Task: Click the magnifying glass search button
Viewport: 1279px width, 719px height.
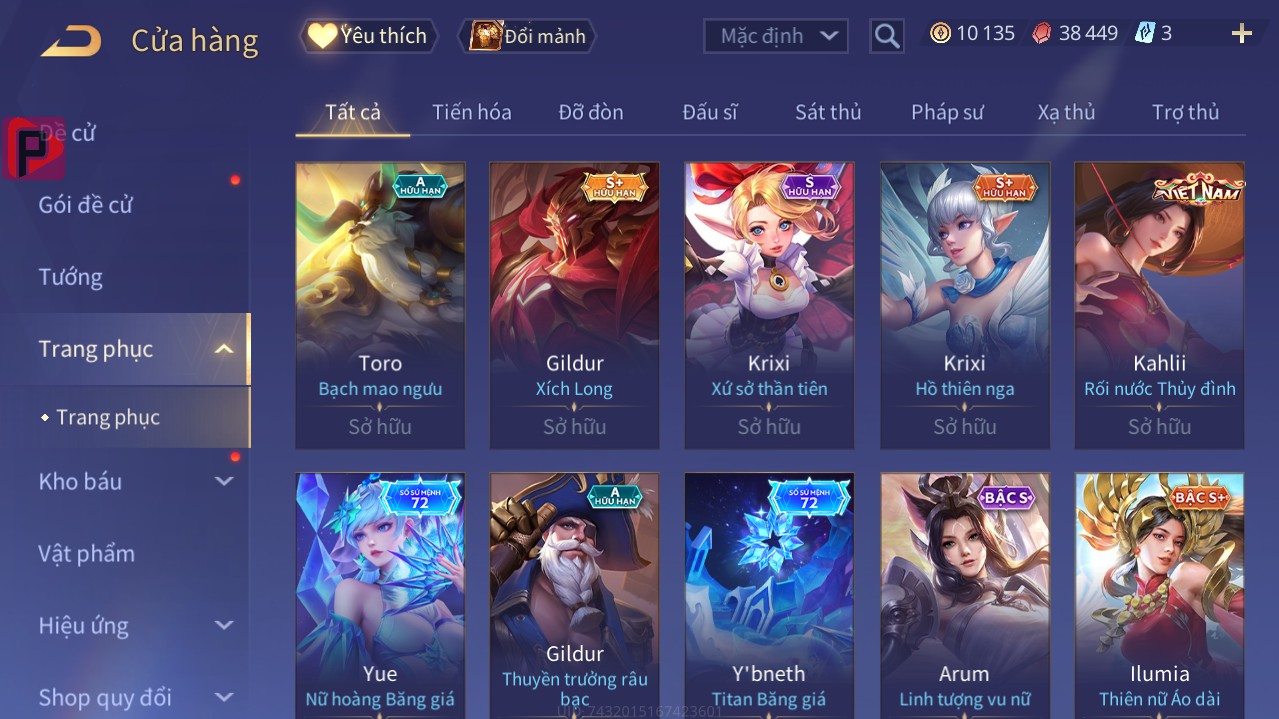Action: pyautogui.click(x=886, y=36)
